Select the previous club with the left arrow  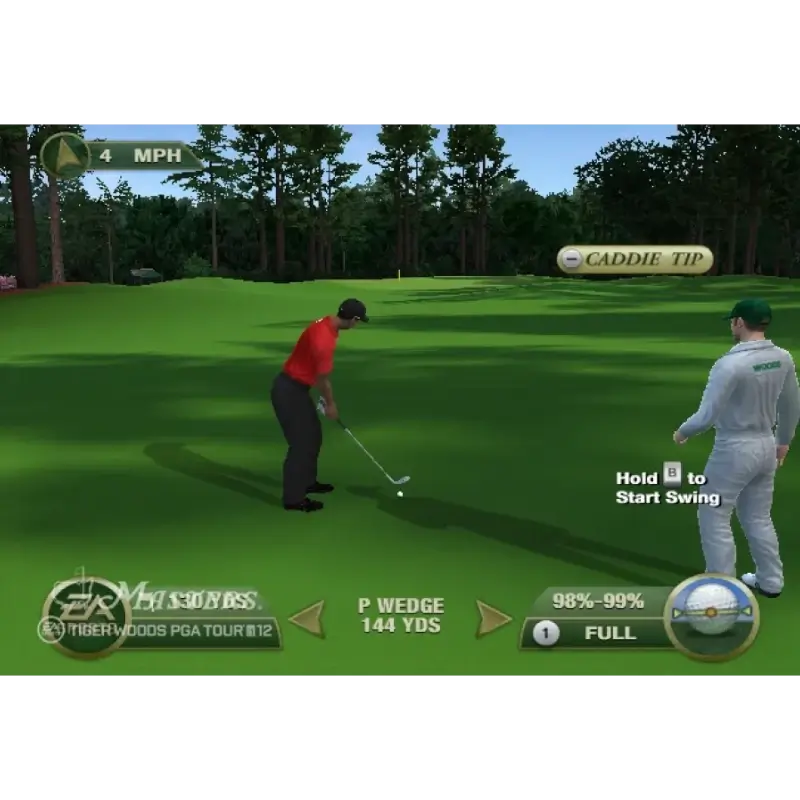(307, 618)
